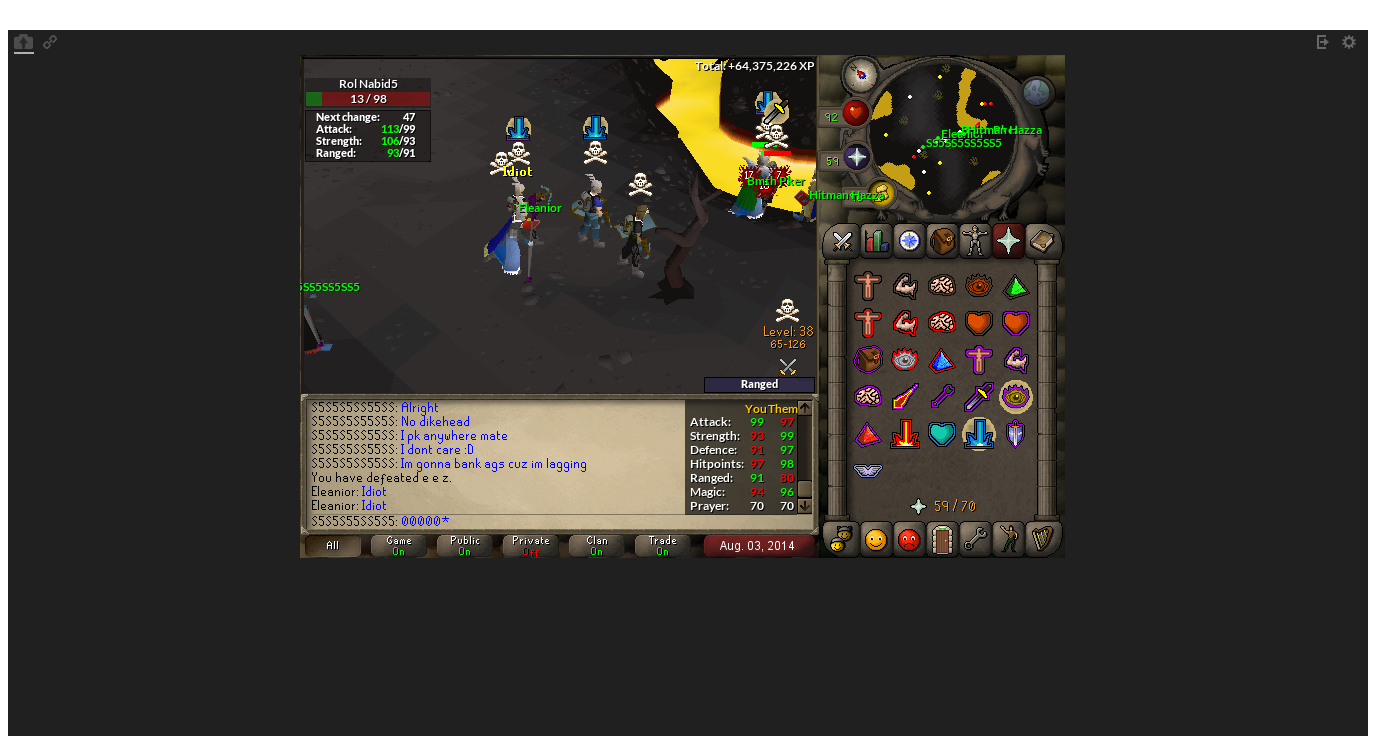Open the Magic spellbook tab

[x=1041, y=241]
